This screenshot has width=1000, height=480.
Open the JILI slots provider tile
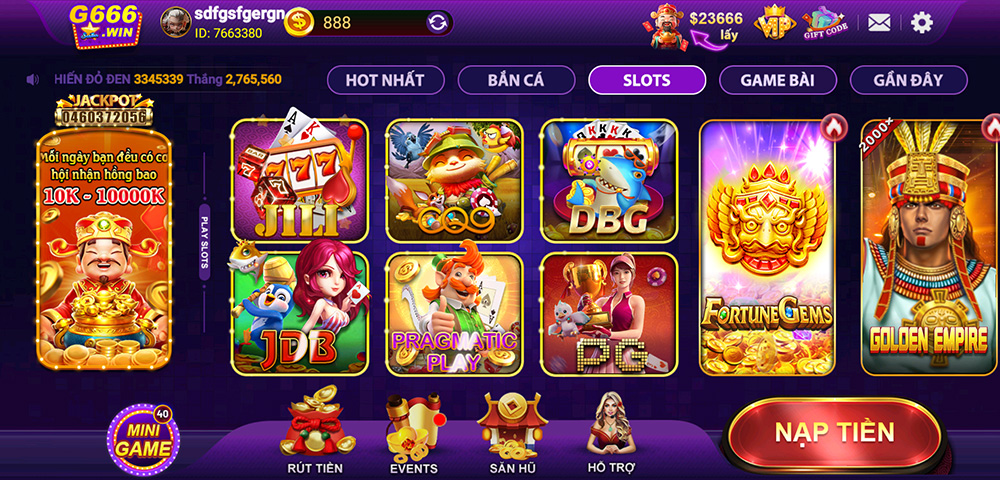pyautogui.click(x=299, y=181)
